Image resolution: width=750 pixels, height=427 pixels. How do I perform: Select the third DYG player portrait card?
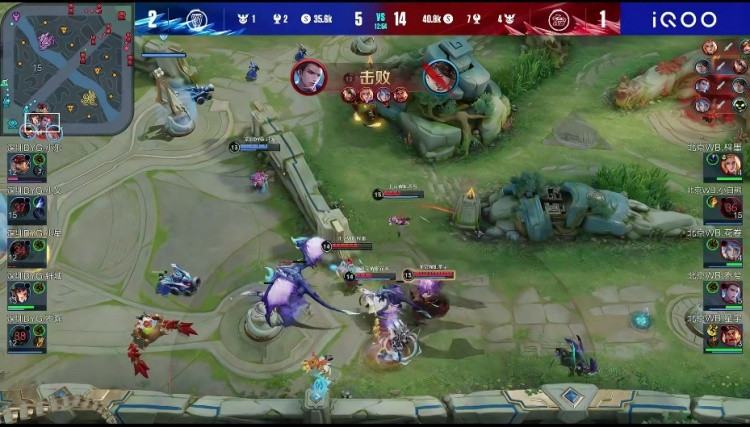27,251
